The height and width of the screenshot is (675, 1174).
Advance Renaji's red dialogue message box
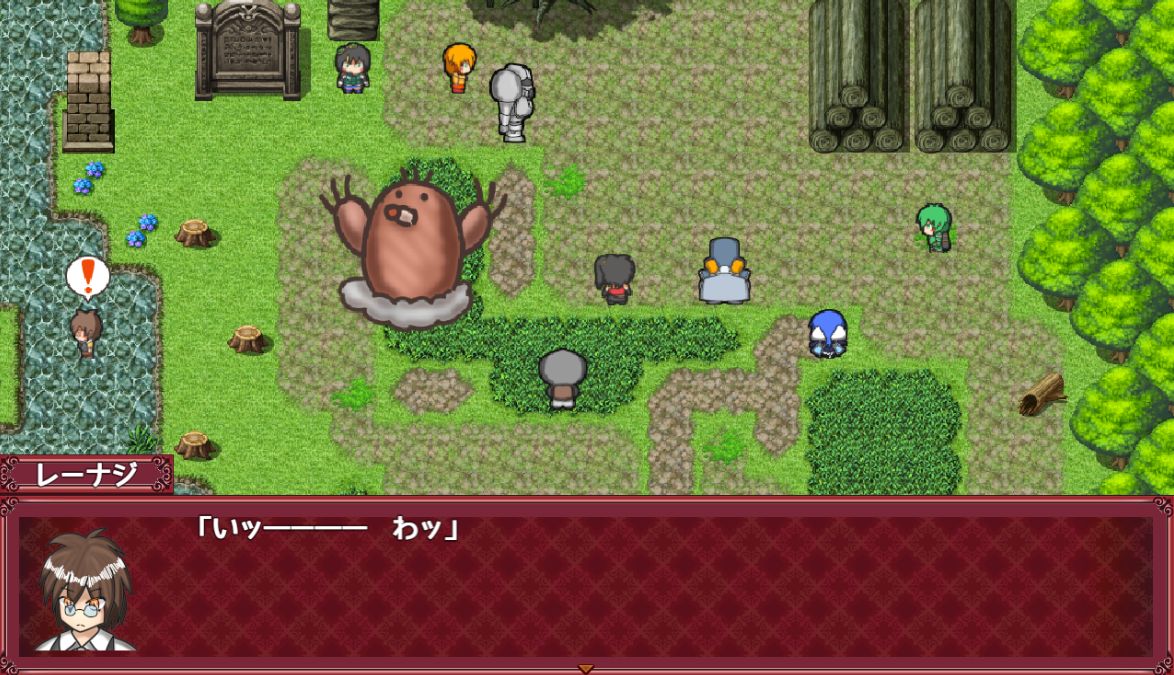(x=640, y=585)
